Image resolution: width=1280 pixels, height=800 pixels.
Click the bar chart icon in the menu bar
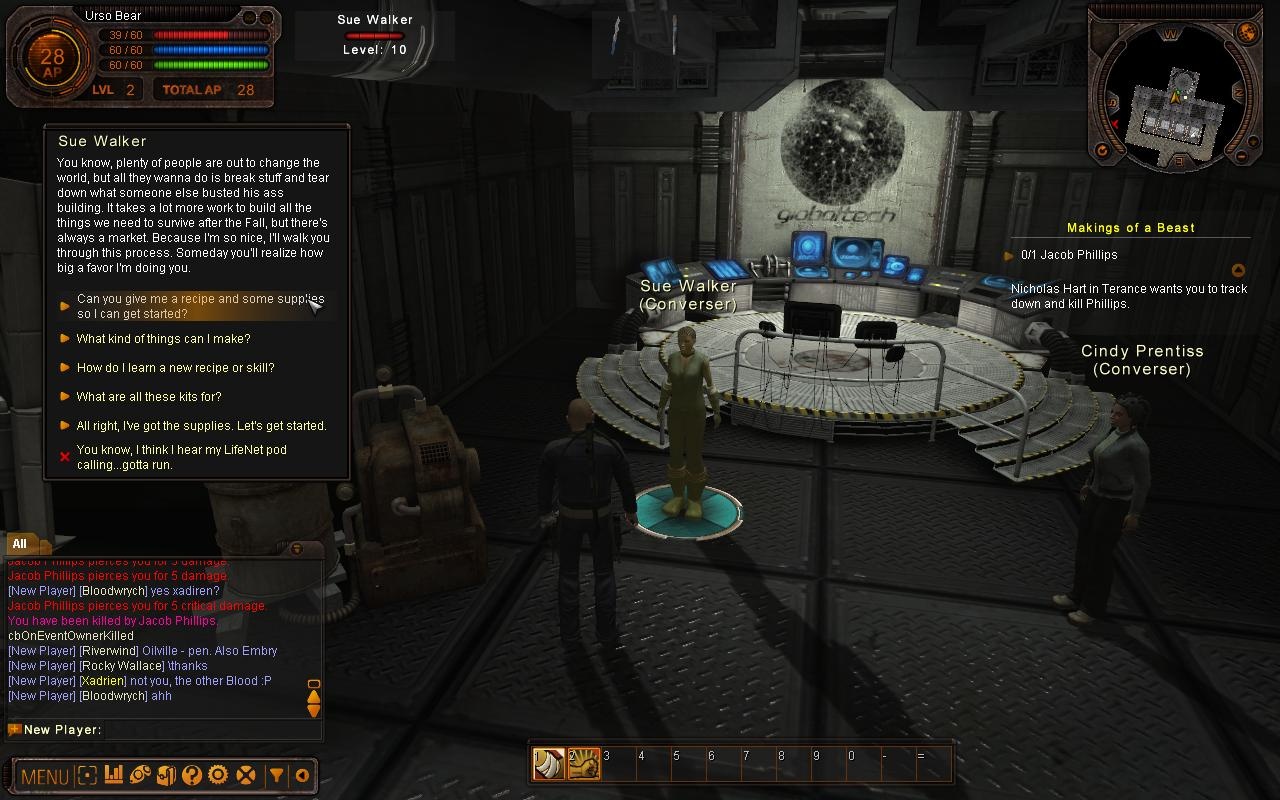click(x=113, y=775)
